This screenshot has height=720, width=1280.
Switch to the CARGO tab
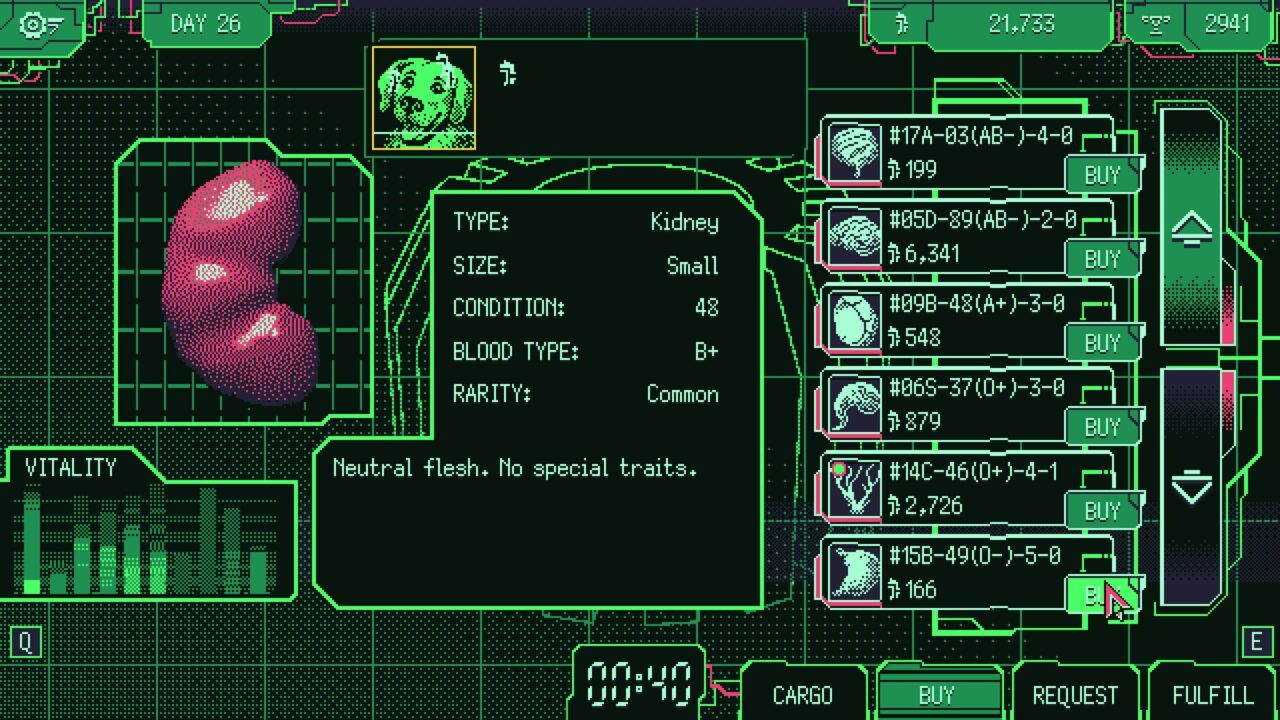[x=802, y=695]
